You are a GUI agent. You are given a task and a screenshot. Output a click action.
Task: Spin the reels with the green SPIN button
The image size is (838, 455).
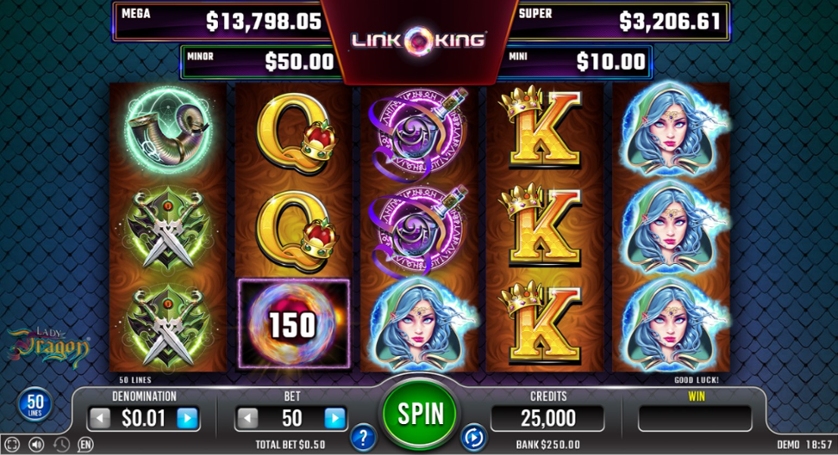tap(419, 411)
